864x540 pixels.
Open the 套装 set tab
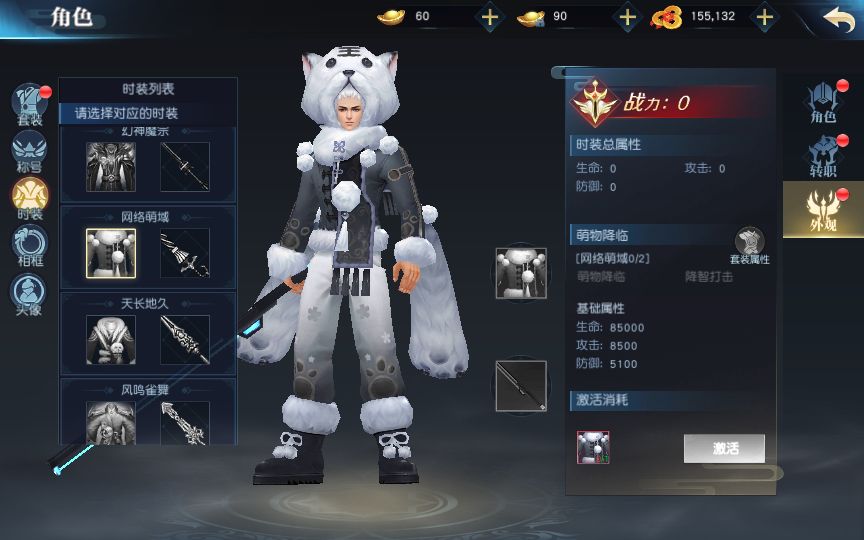pyautogui.click(x=30, y=105)
